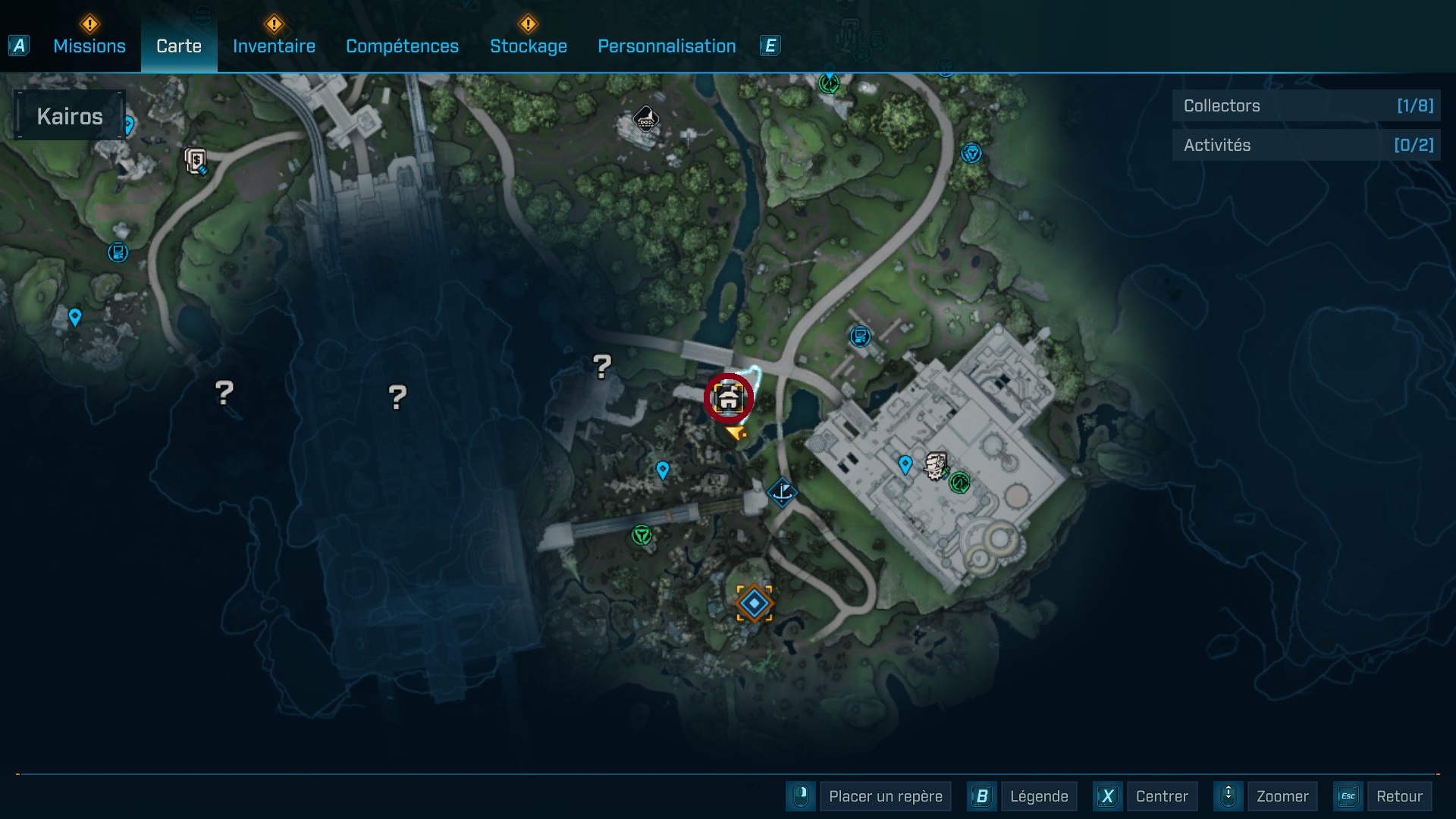This screenshot has width=1456, height=819.
Task: Click the Légende button
Action: pyautogui.click(x=1038, y=796)
